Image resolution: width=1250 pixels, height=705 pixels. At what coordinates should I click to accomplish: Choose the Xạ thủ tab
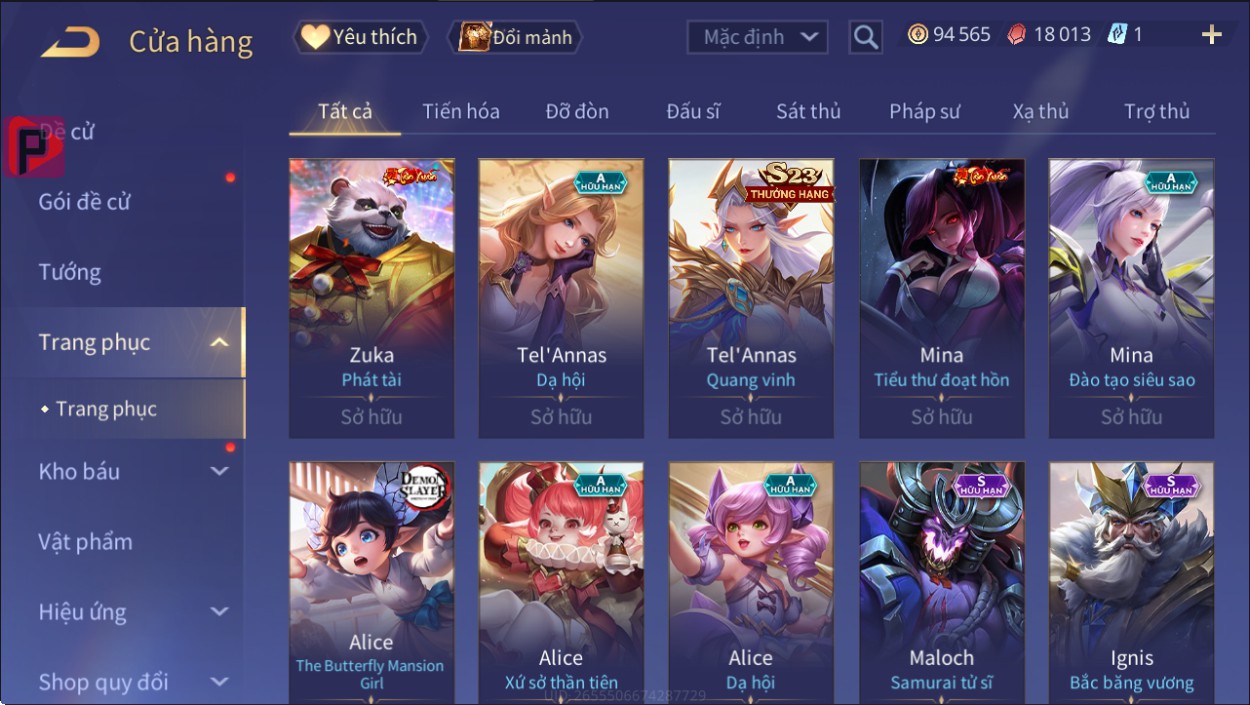1040,112
